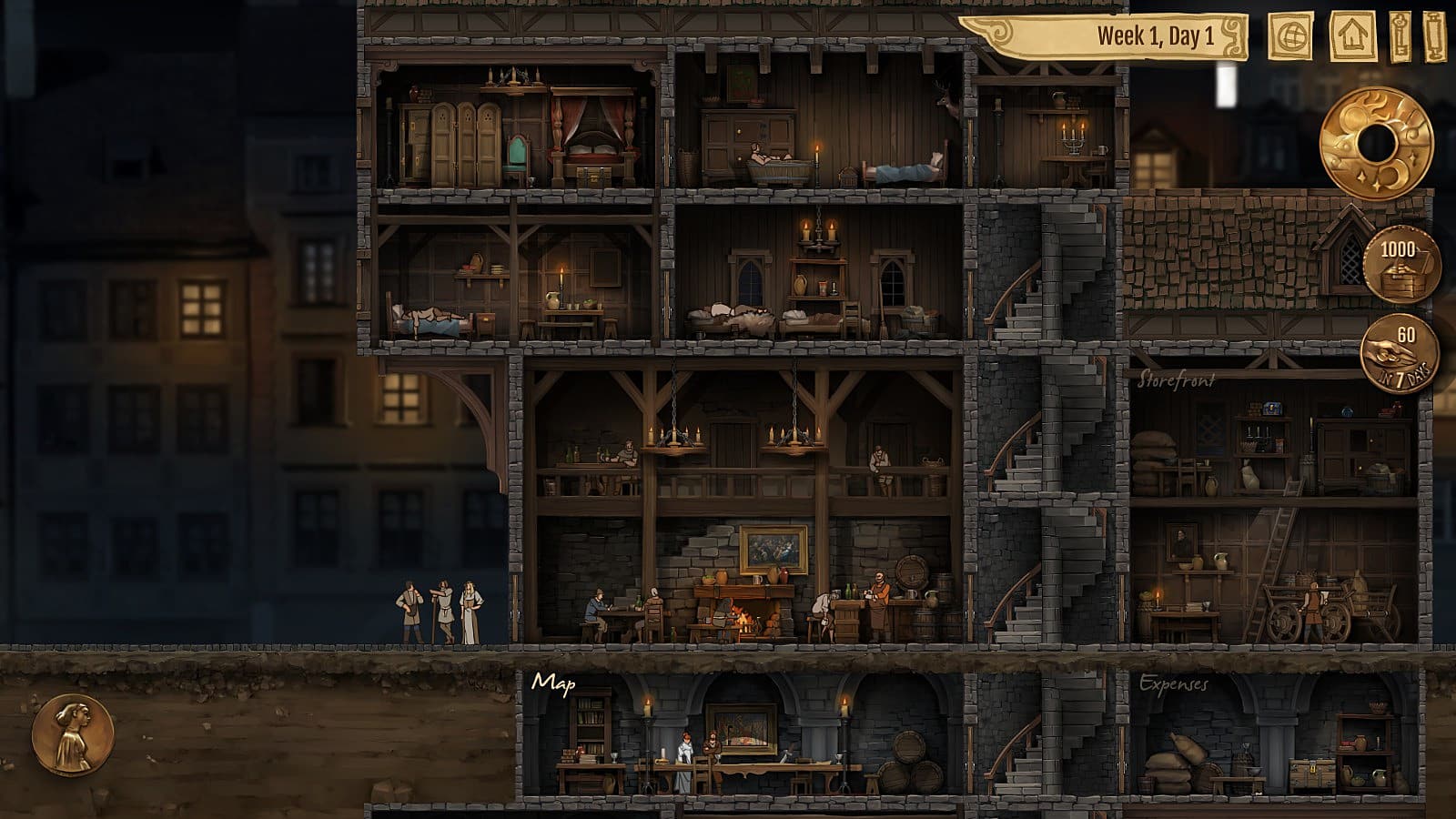Open the world map globe icon
This screenshot has width=1456, height=819.
(x=1290, y=37)
